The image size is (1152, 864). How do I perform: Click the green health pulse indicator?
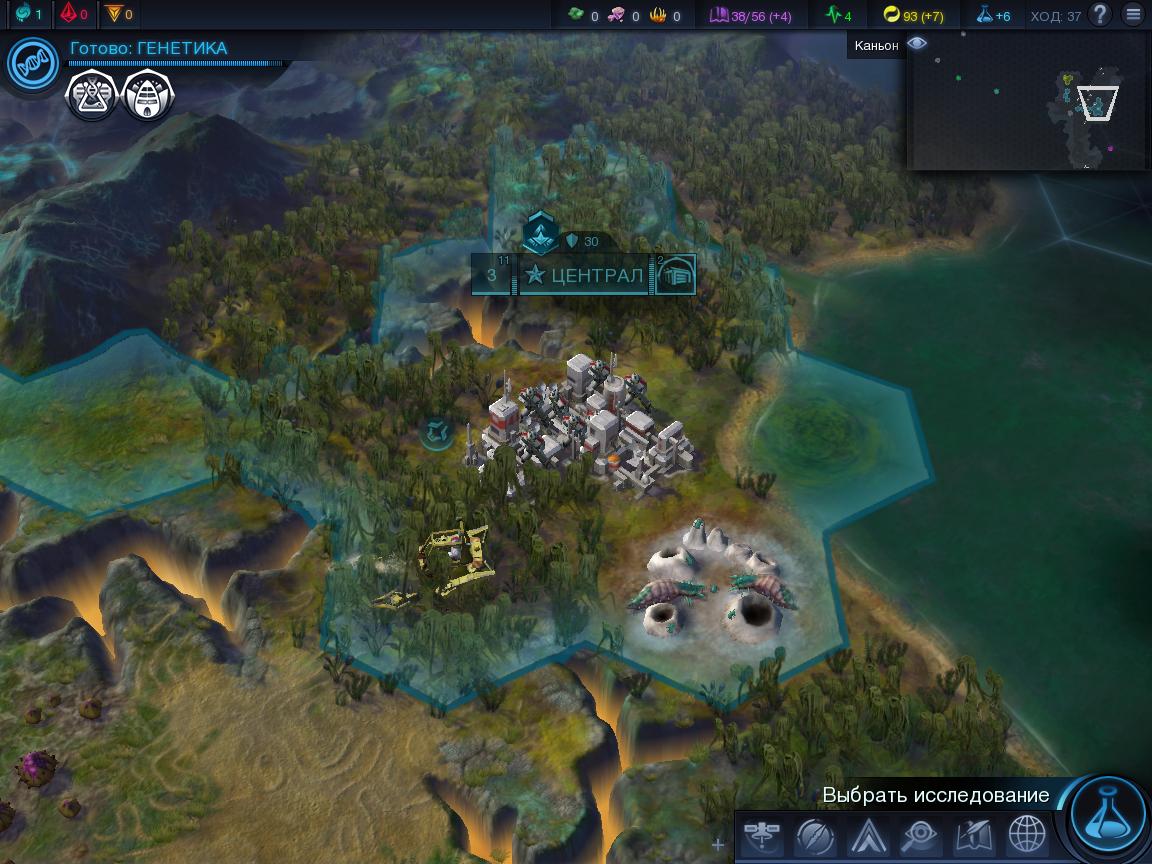(x=838, y=15)
